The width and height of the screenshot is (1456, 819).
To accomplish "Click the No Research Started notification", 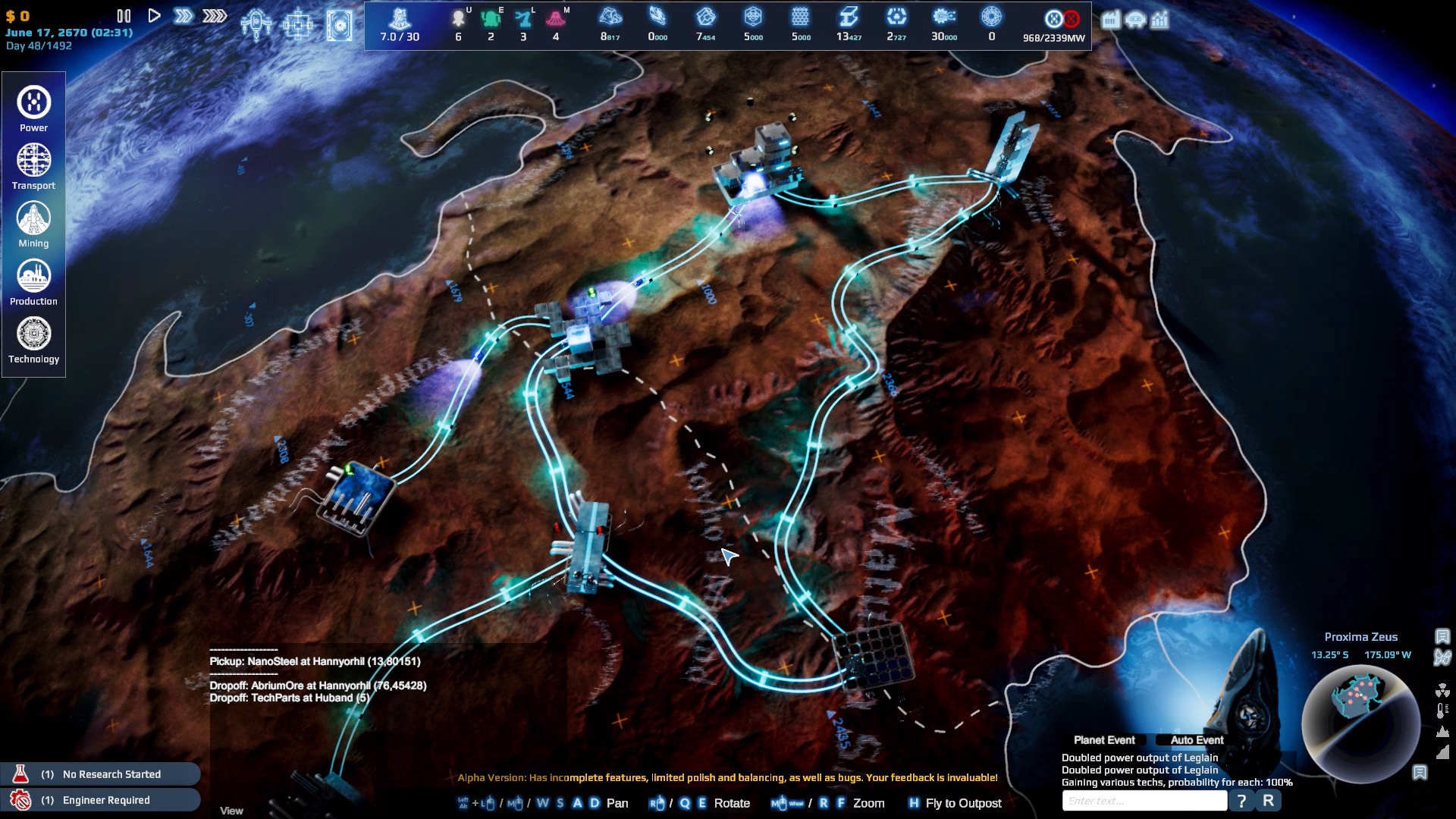I will [x=101, y=774].
